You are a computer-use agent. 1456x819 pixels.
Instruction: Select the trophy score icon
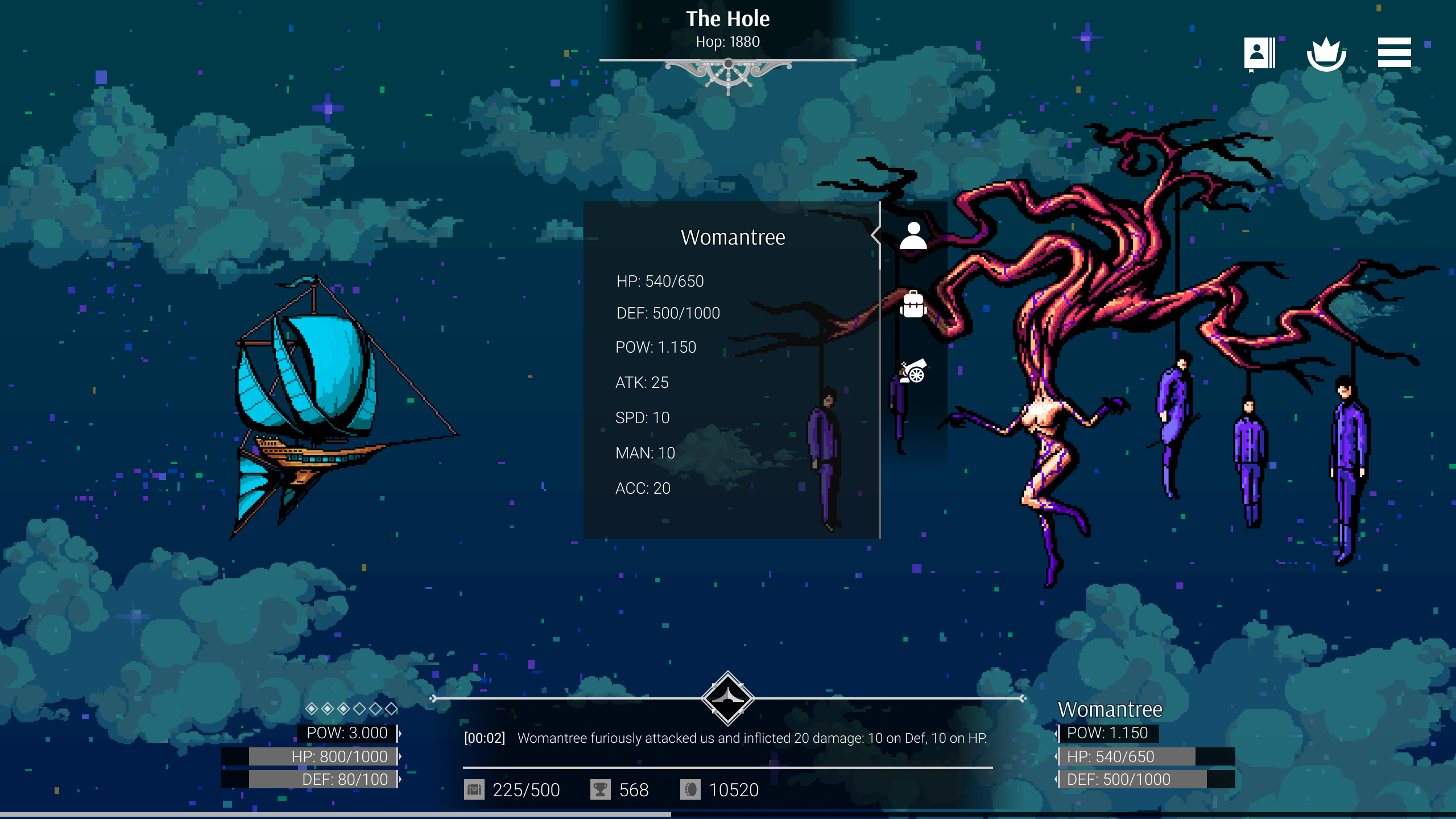[x=600, y=789]
